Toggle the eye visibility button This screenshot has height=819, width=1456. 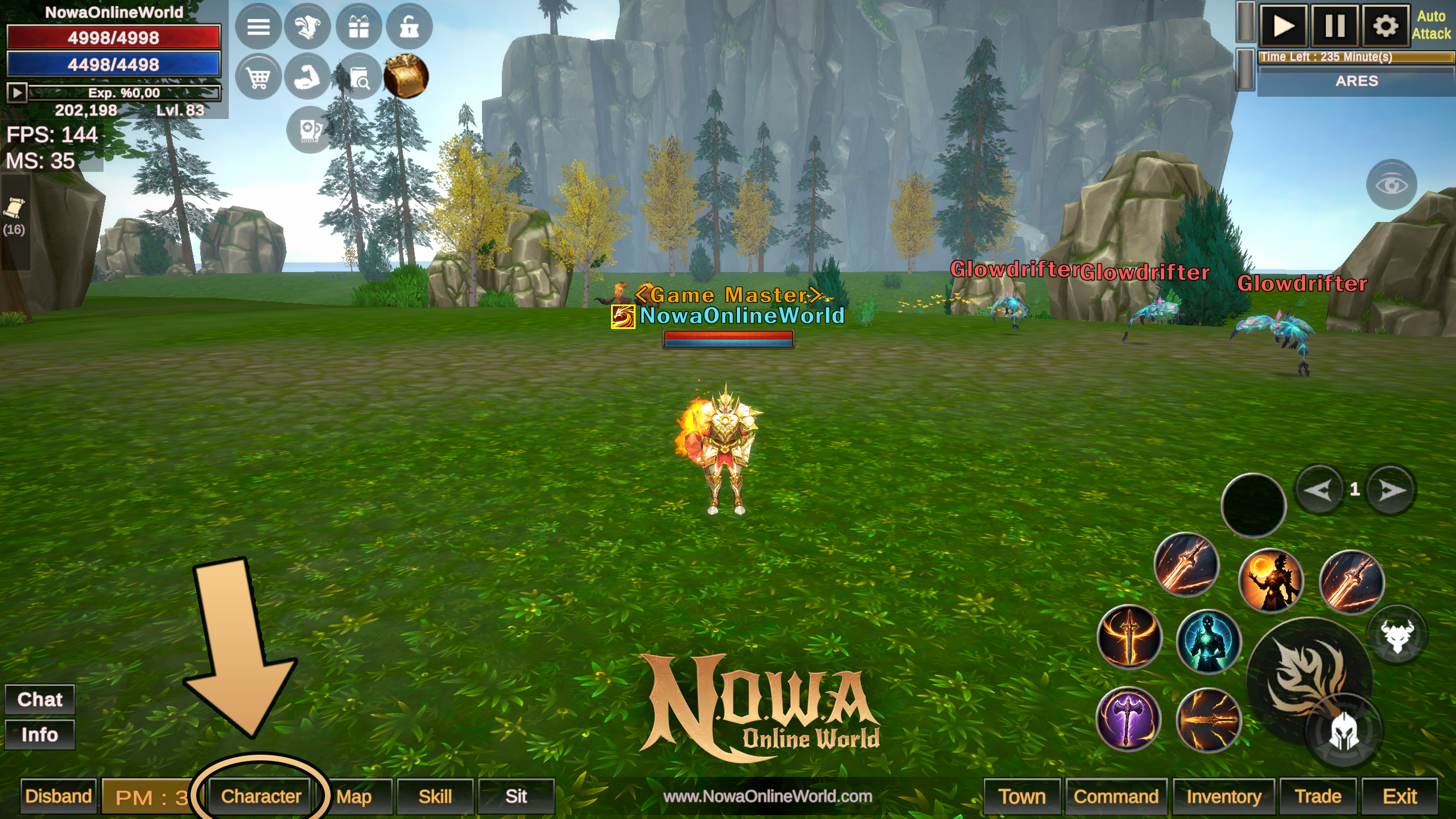(x=1391, y=185)
